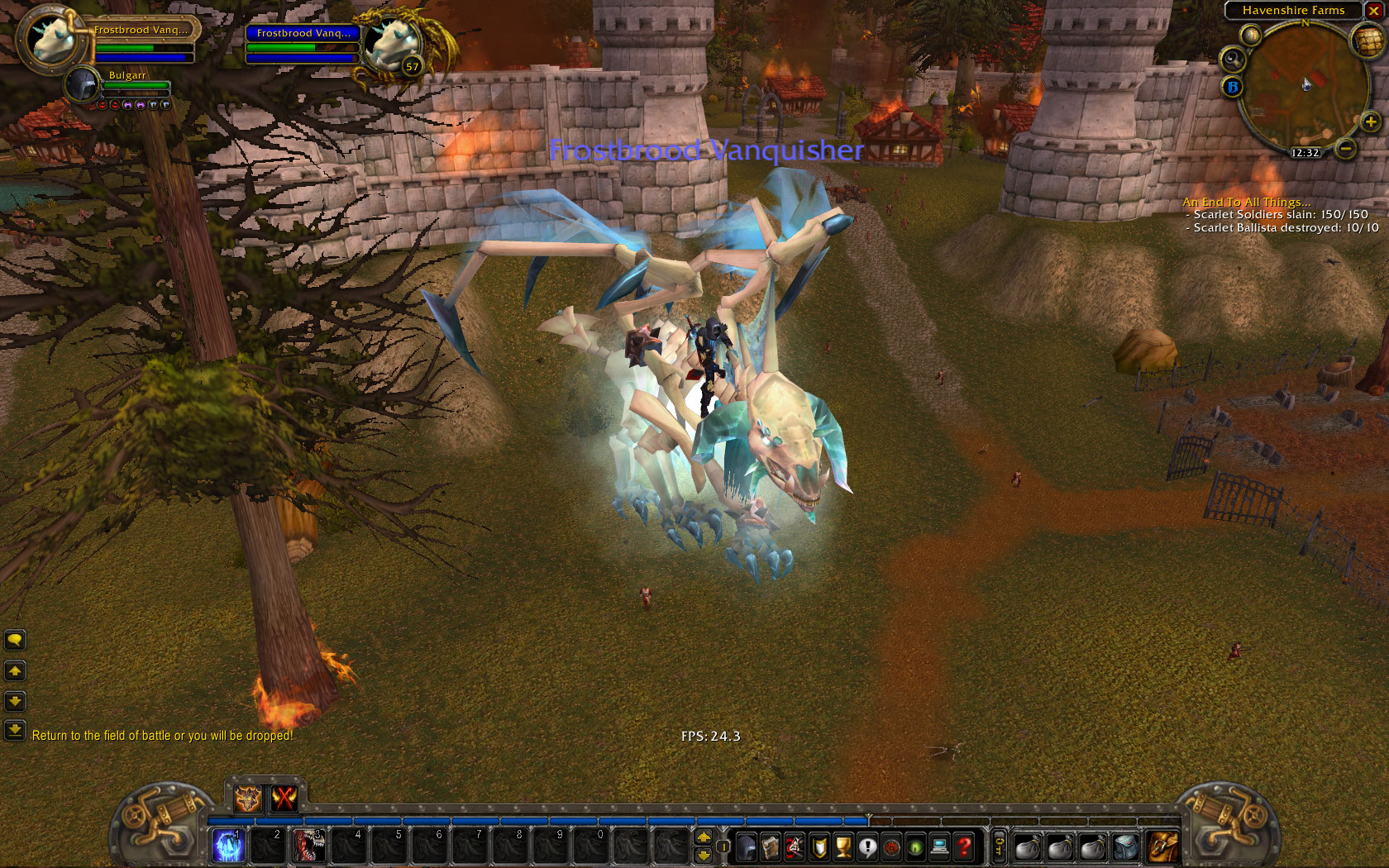Select the horned demon face icon above action bar
The image size is (1389, 868).
pyautogui.click(x=247, y=798)
